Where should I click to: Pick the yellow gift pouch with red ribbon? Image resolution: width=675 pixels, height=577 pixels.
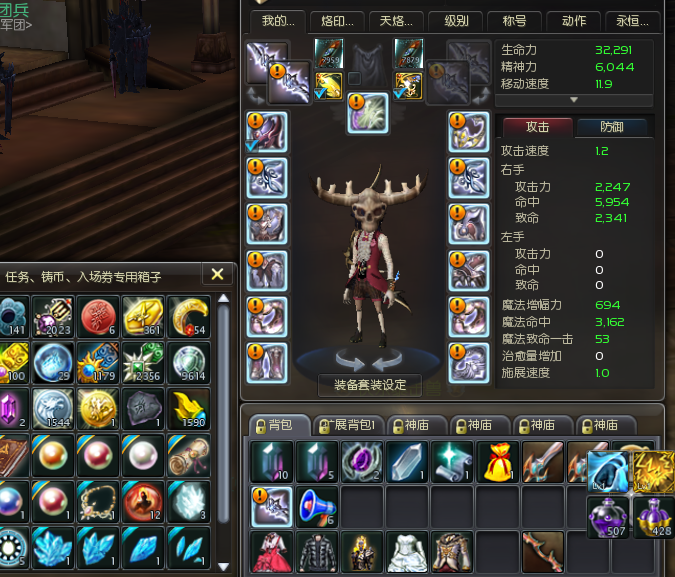click(x=497, y=461)
